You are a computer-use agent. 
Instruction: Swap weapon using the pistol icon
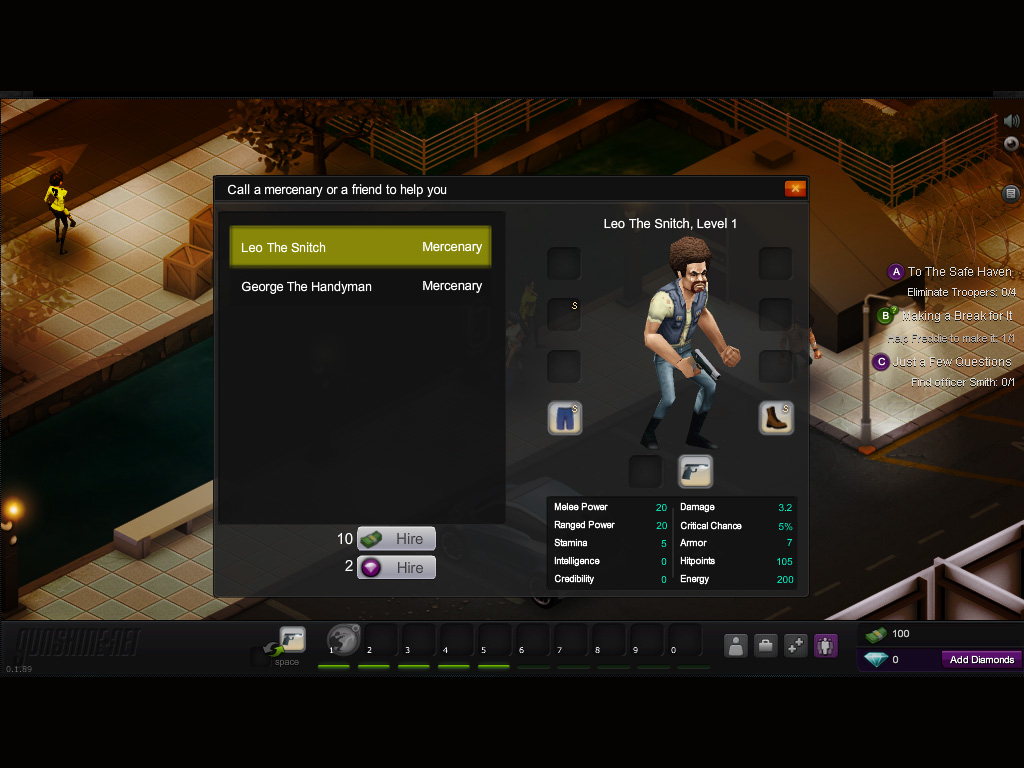(x=291, y=640)
